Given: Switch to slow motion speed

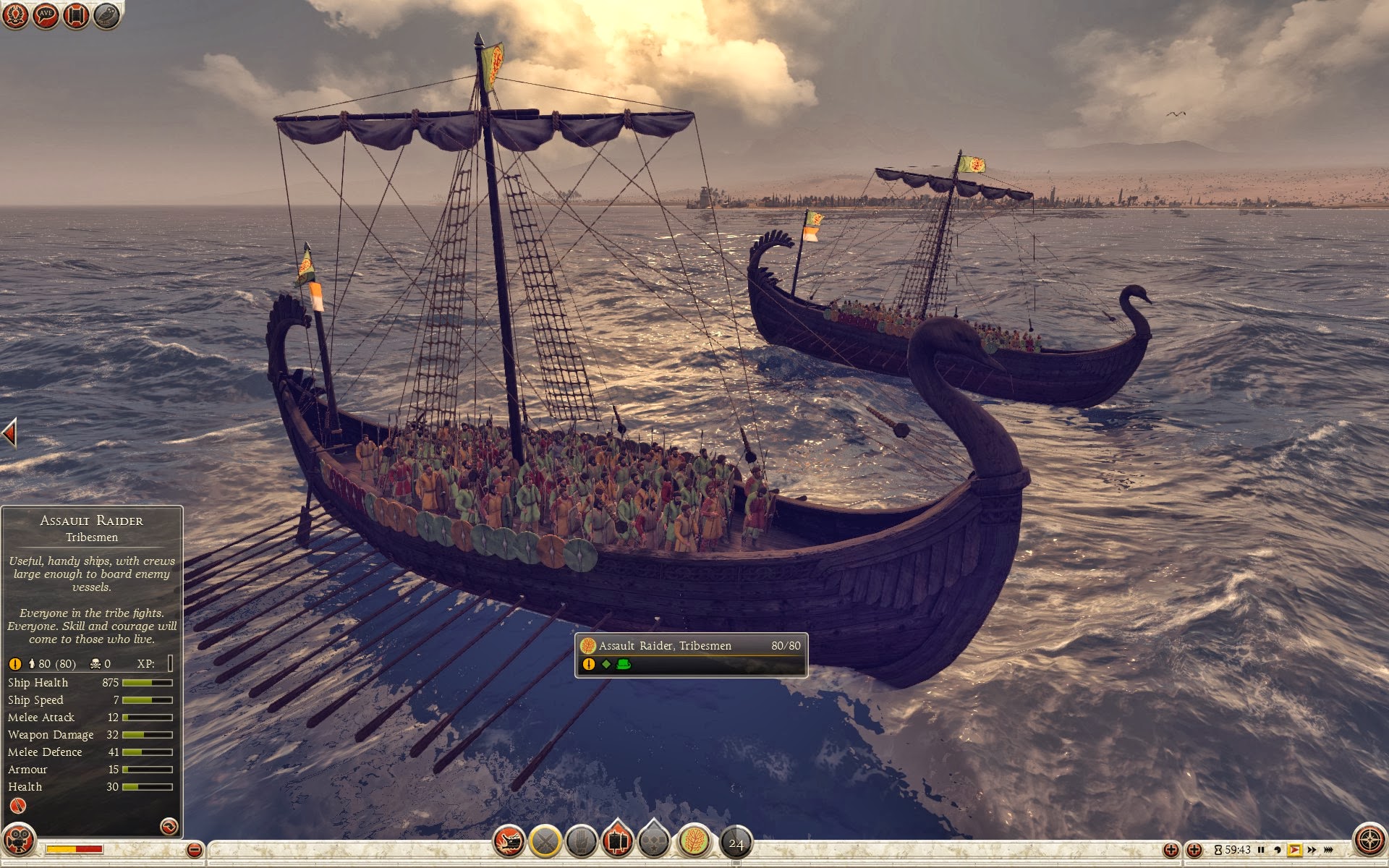Looking at the screenshot, I should pyautogui.click(x=1277, y=850).
